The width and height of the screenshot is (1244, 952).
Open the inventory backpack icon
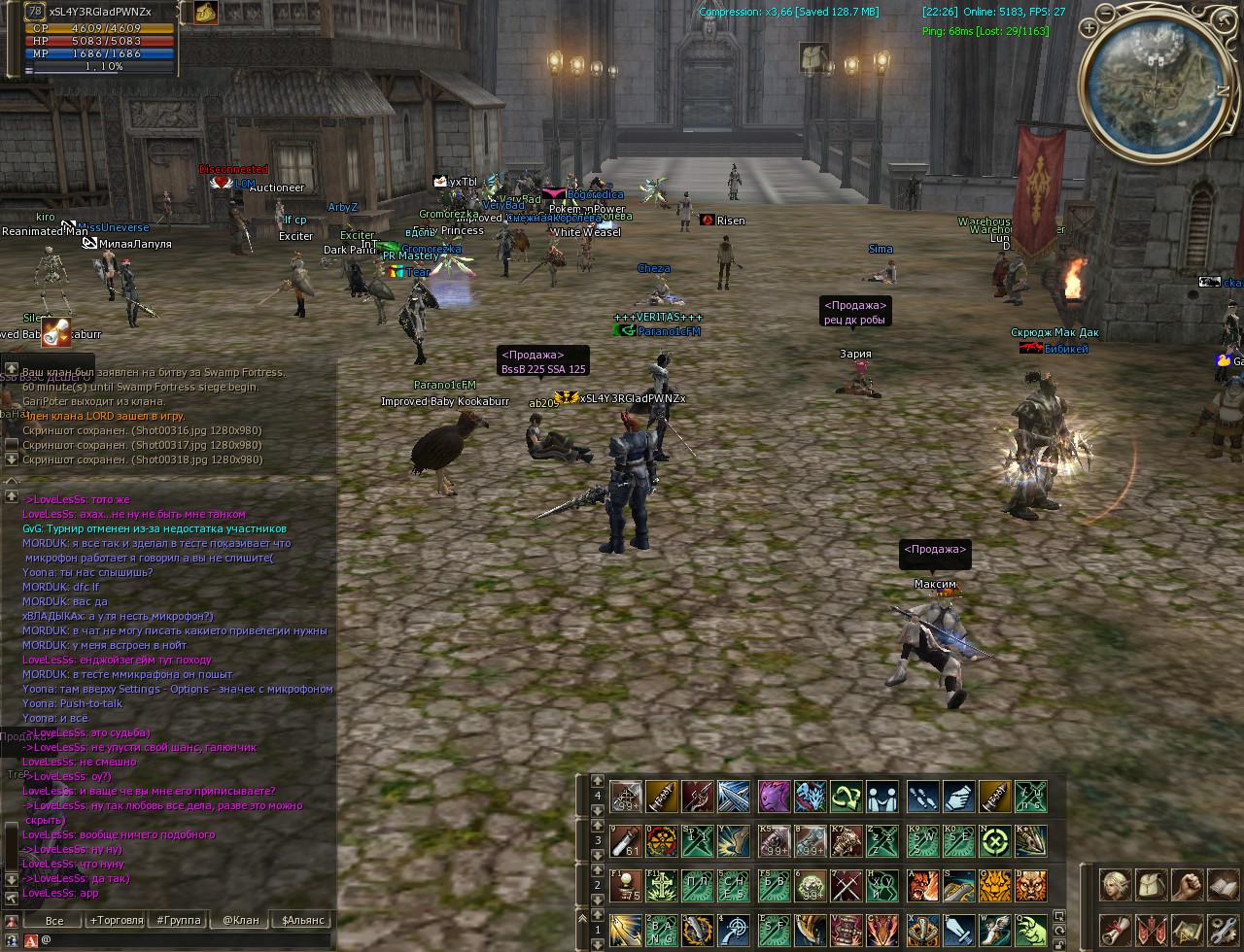pos(1152,885)
